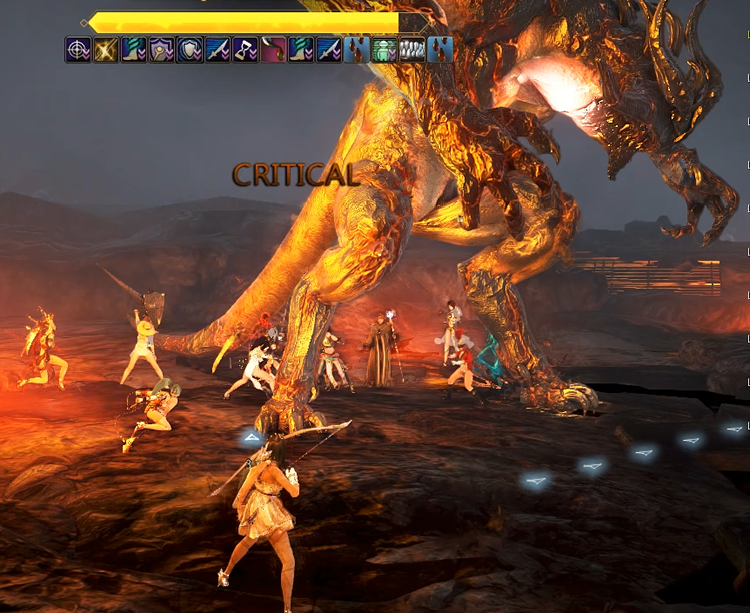
Task: Select the white teeth status icon
Action: pyautogui.click(x=412, y=50)
